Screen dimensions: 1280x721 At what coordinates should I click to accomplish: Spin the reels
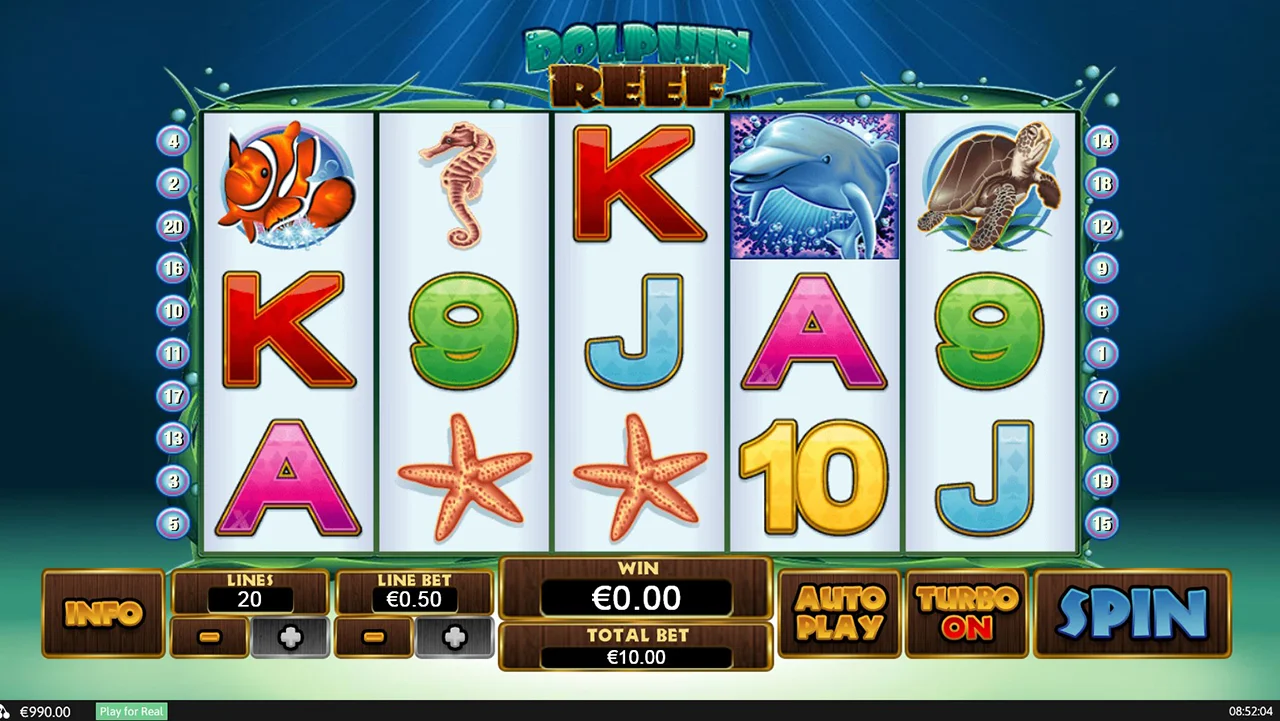click(x=1132, y=613)
